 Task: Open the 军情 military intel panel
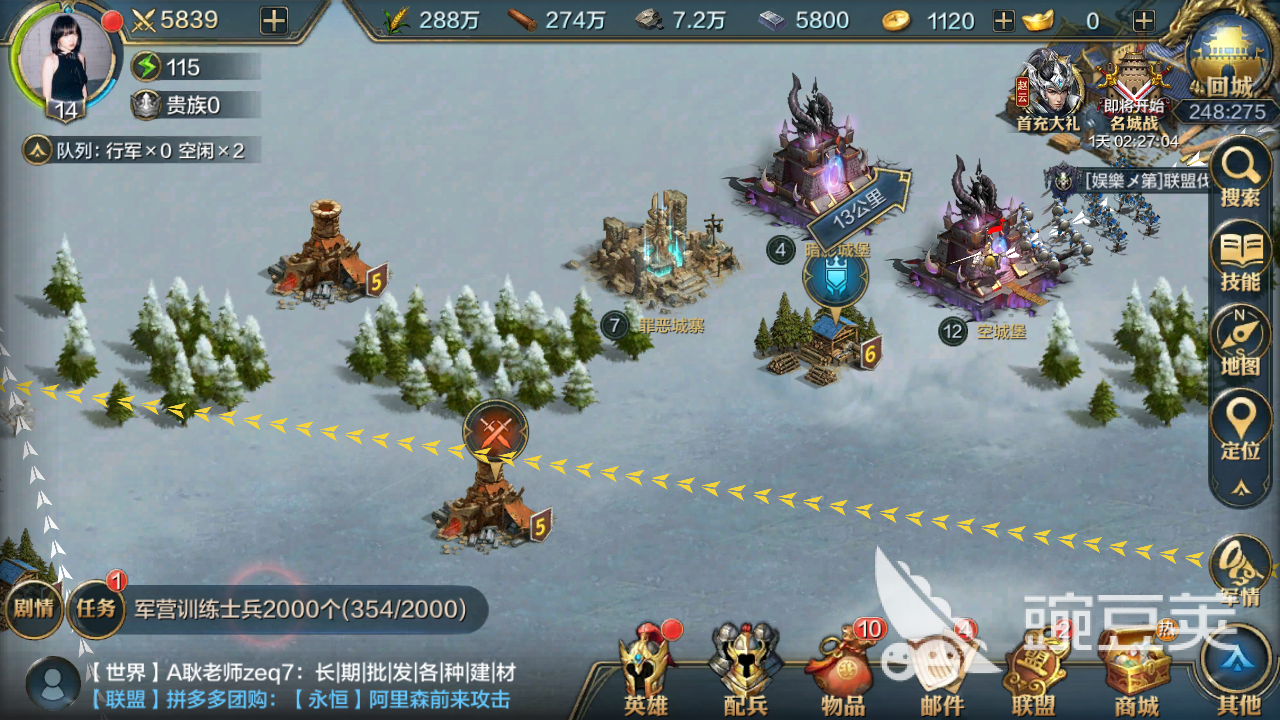click(x=1240, y=572)
